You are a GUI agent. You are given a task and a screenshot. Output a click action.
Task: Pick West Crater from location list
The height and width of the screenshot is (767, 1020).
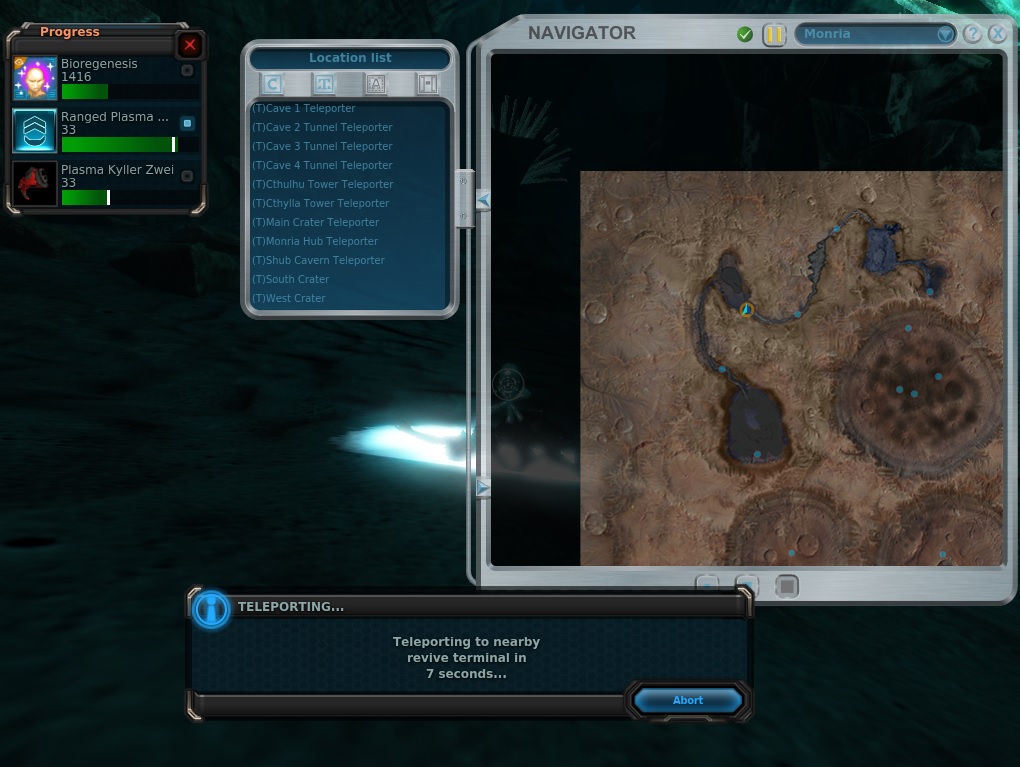(x=289, y=298)
